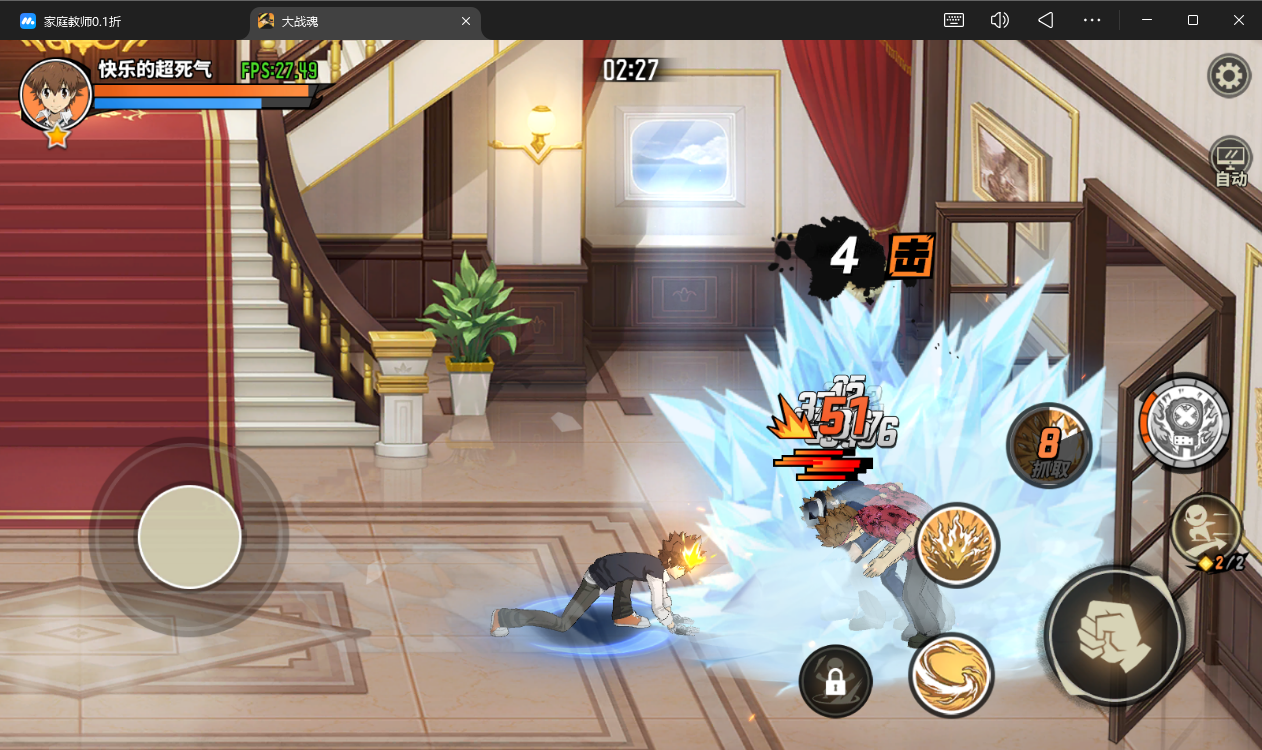Select the player character portrait
The width and height of the screenshot is (1262, 750).
(x=56, y=94)
